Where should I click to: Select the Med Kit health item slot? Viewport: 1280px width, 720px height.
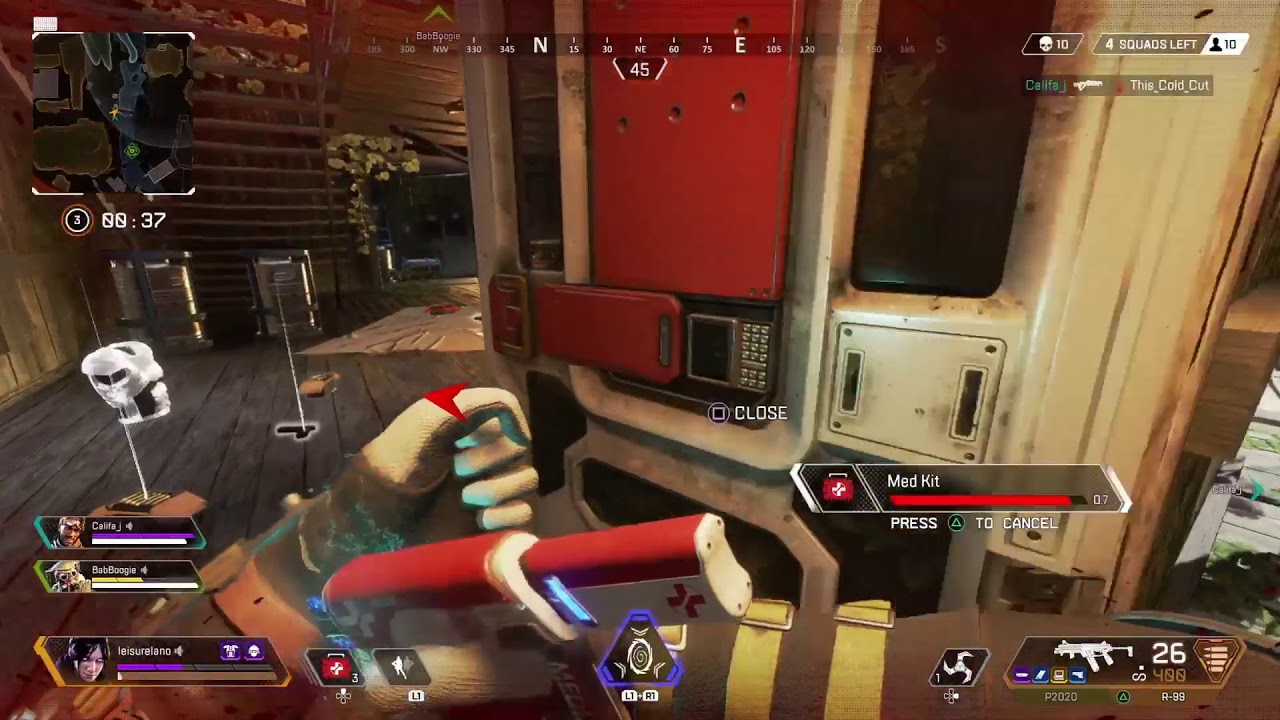(336, 667)
